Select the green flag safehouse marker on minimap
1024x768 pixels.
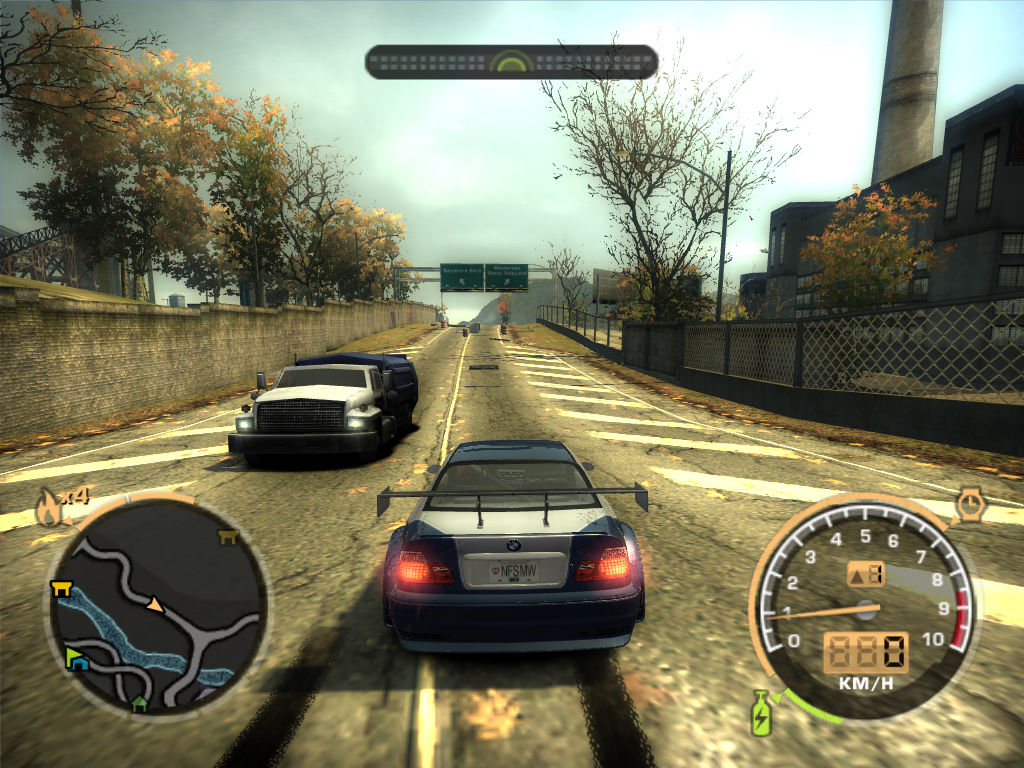tap(75, 657)
